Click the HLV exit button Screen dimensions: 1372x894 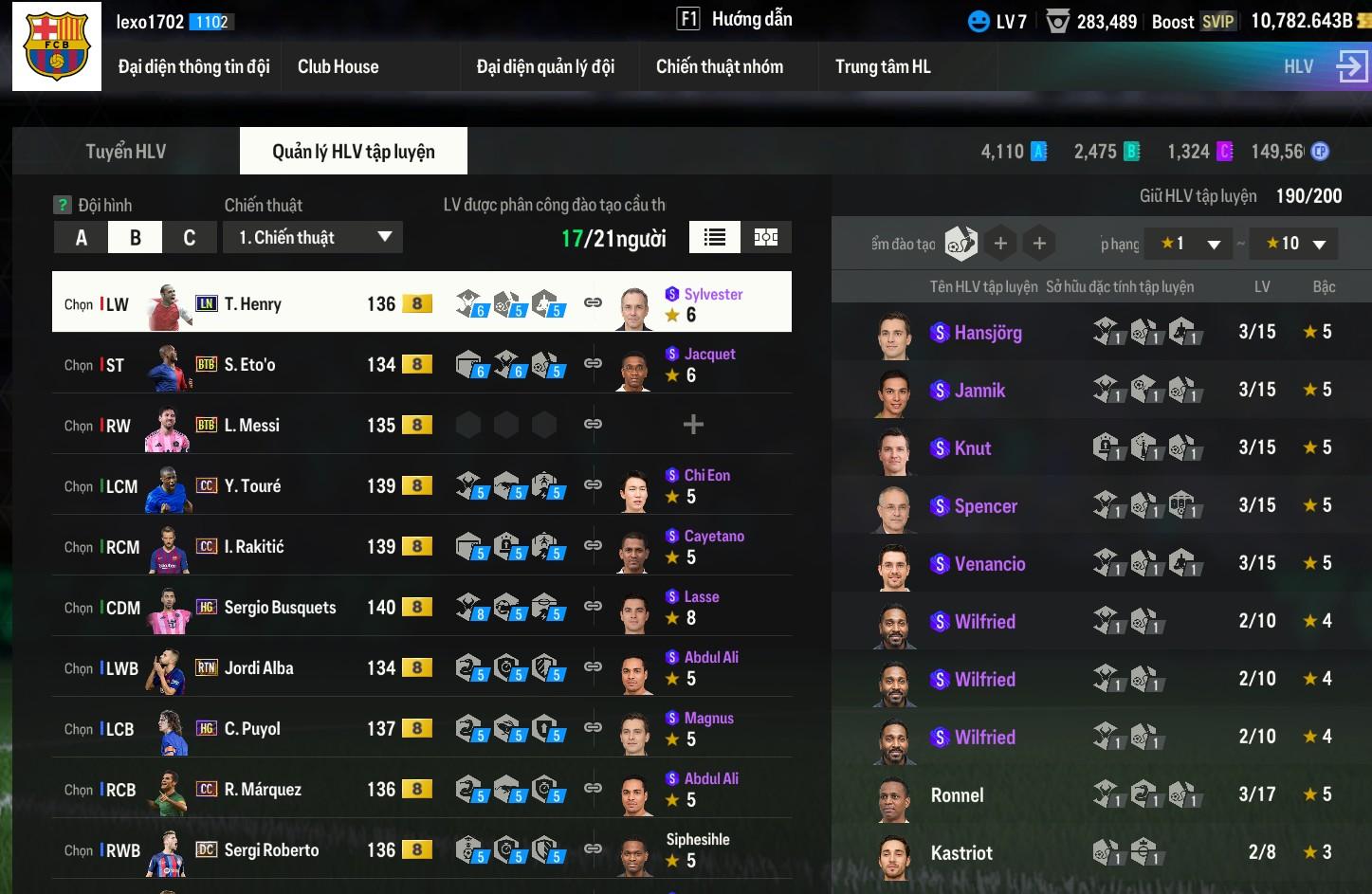point(1350,66)
